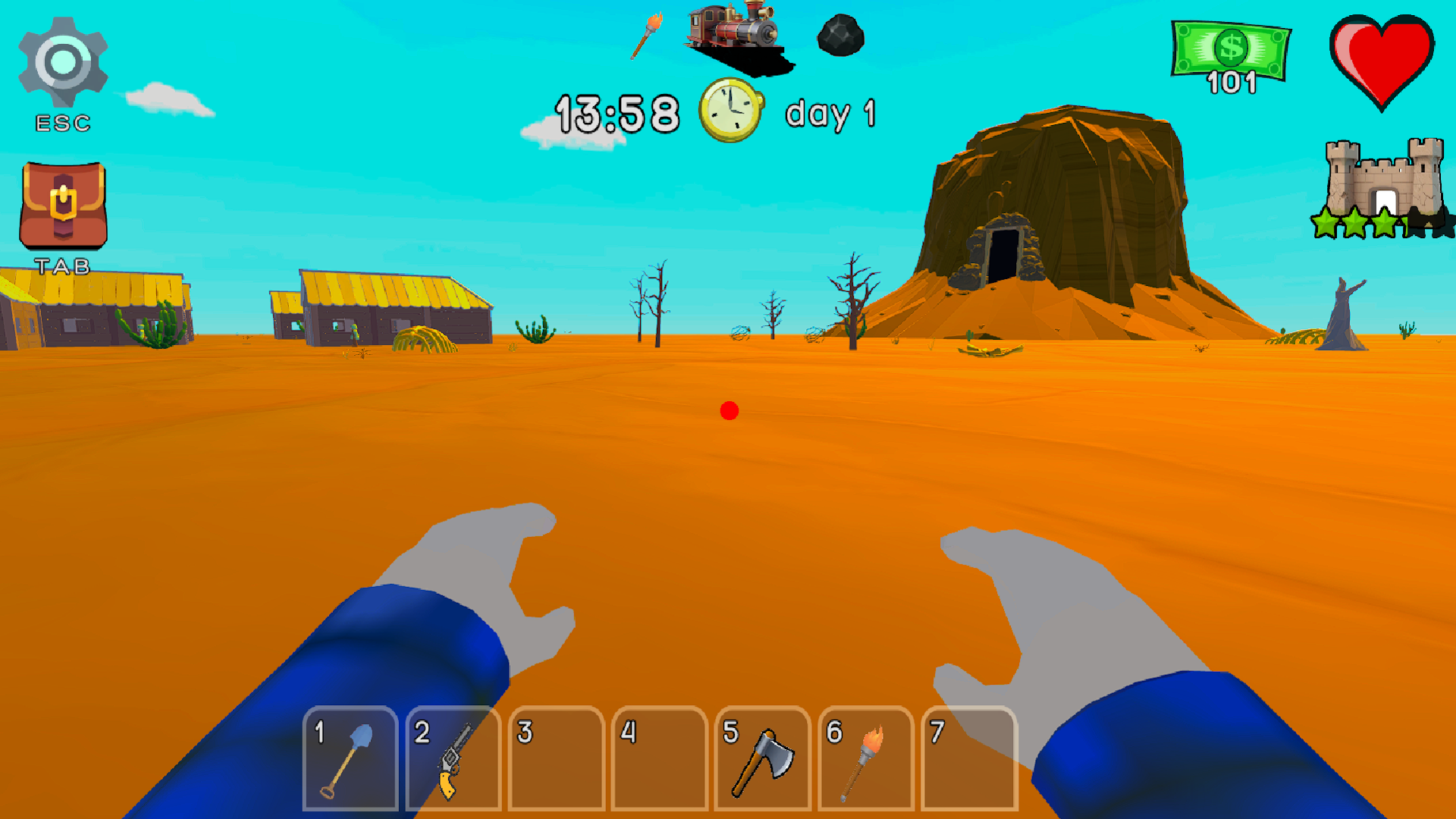Select the torch icon above the train

coord(646,36)
